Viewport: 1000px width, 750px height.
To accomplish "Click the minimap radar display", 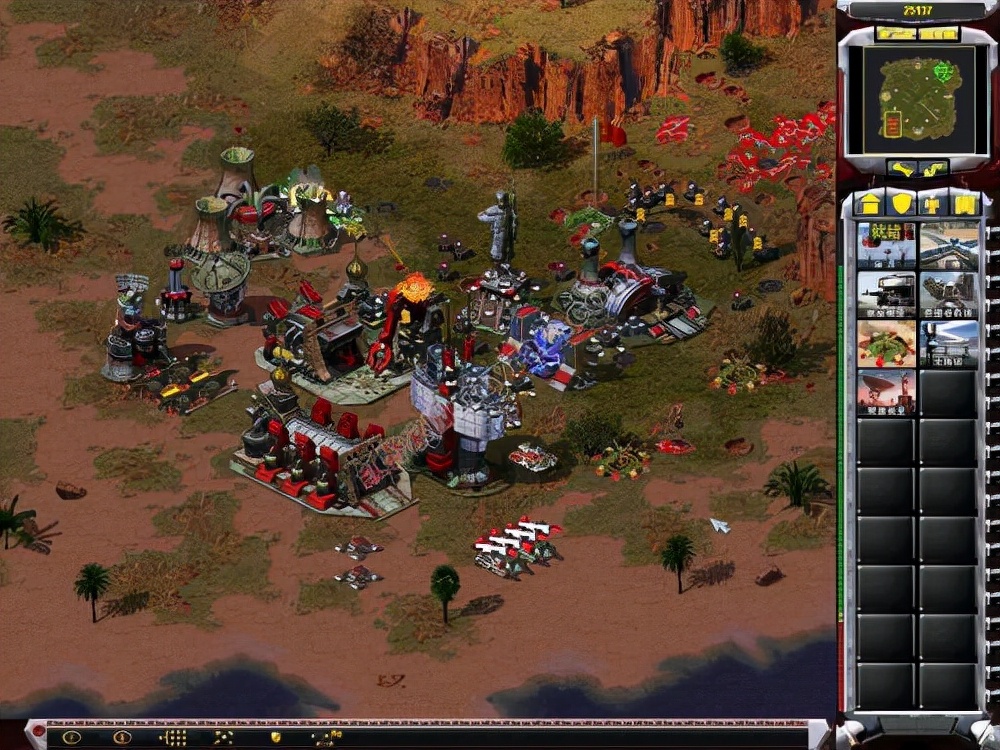I will click(x=917, y=97).
